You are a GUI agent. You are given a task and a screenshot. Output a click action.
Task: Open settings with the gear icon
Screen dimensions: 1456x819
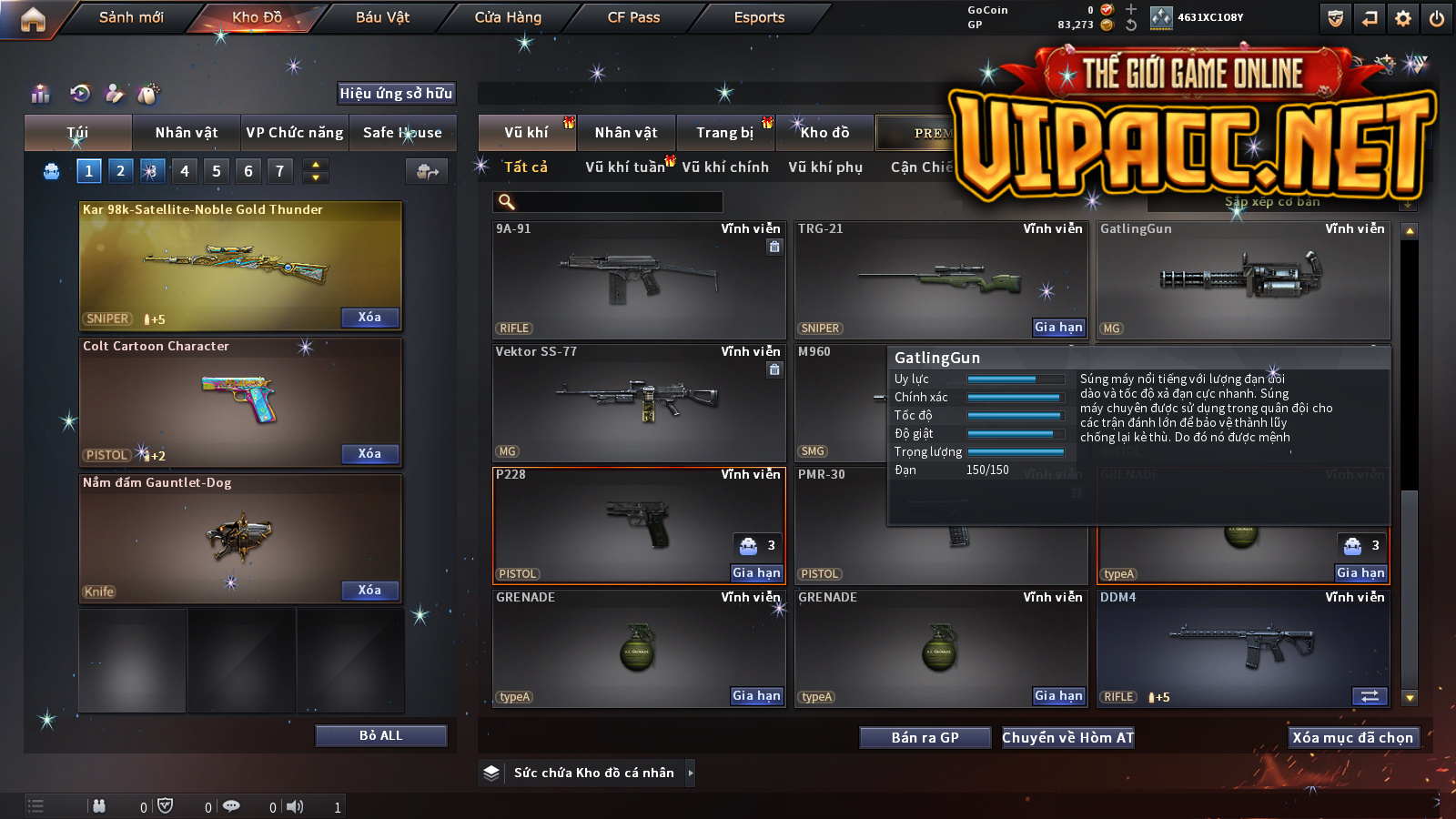click(1403, 18)
